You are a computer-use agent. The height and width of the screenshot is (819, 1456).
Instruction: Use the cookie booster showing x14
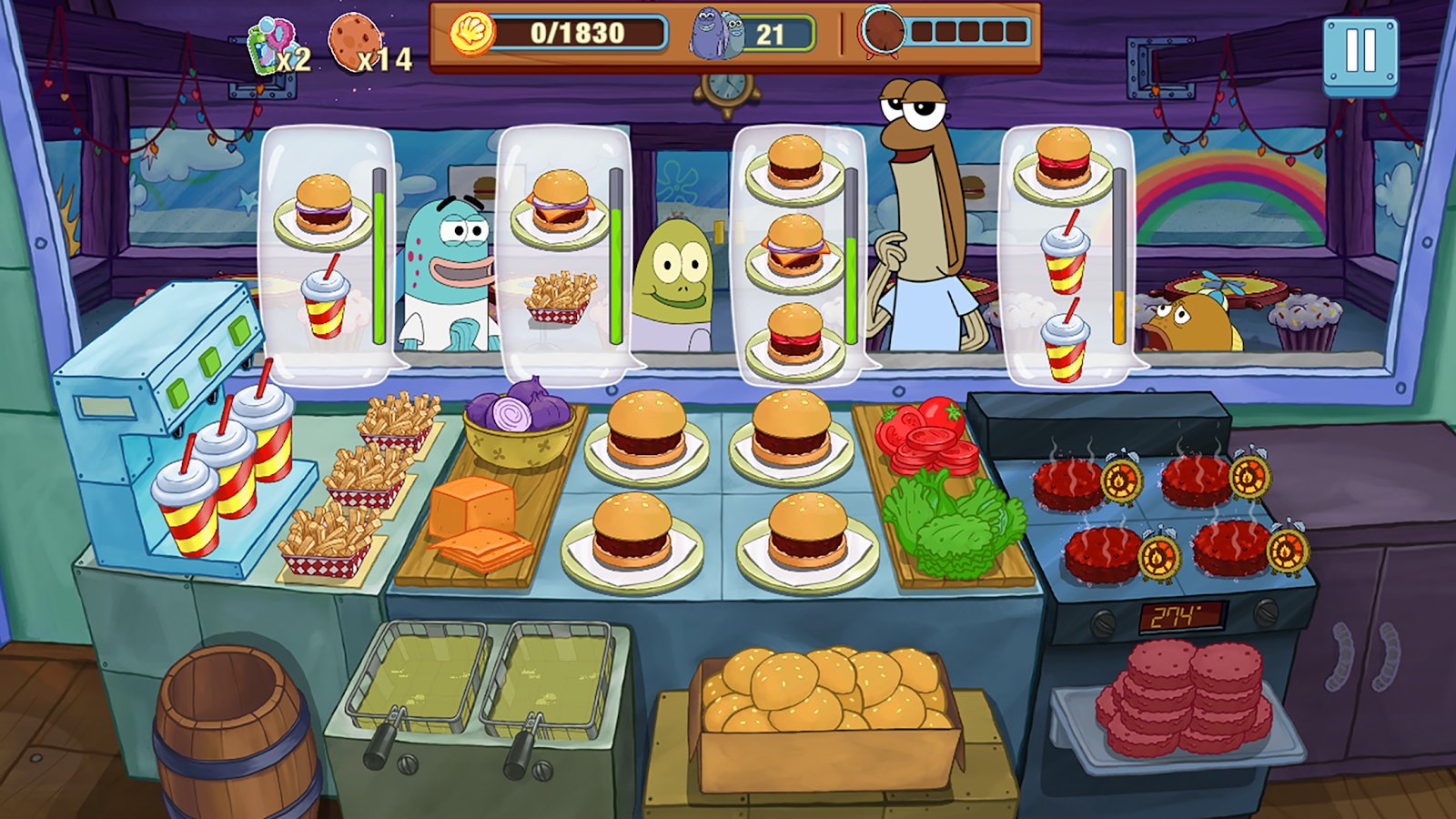coord(355,44)
